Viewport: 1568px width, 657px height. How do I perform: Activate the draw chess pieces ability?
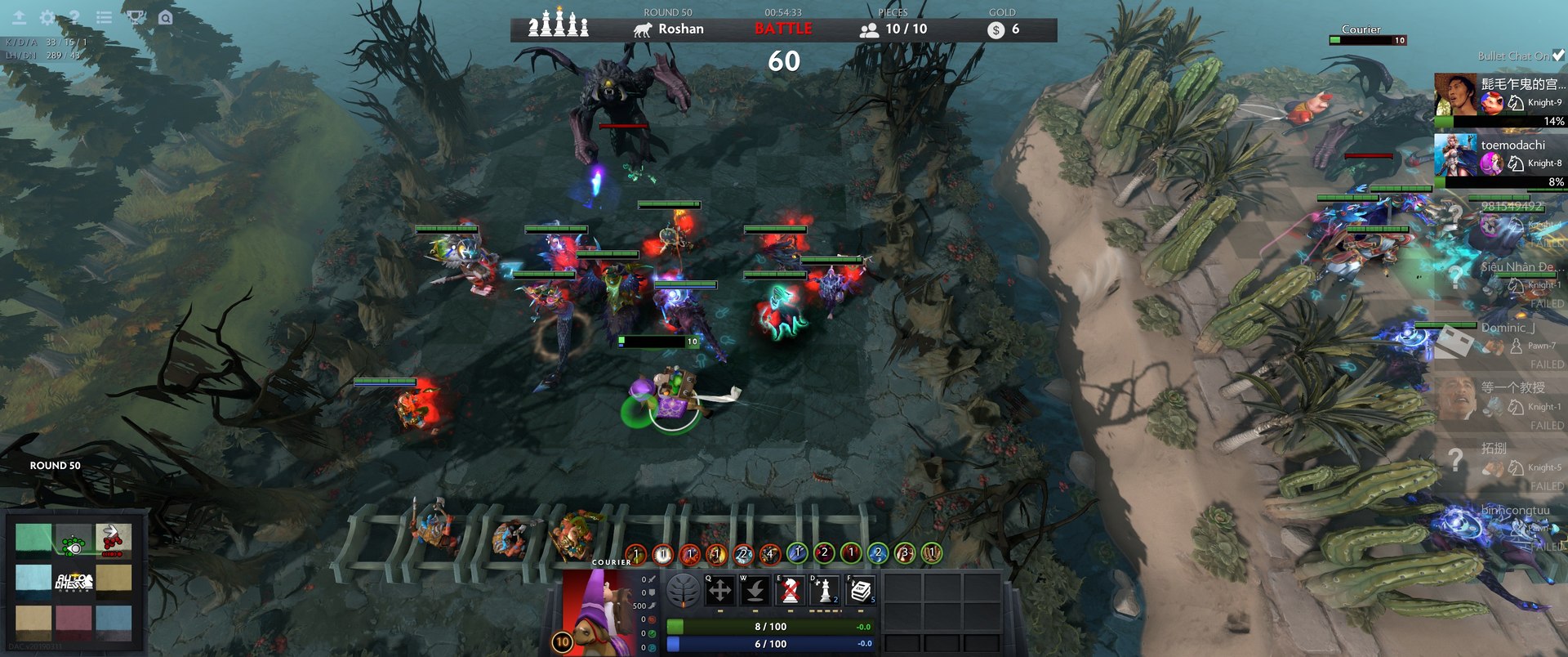pyautogui.click(x=825, y=591)
